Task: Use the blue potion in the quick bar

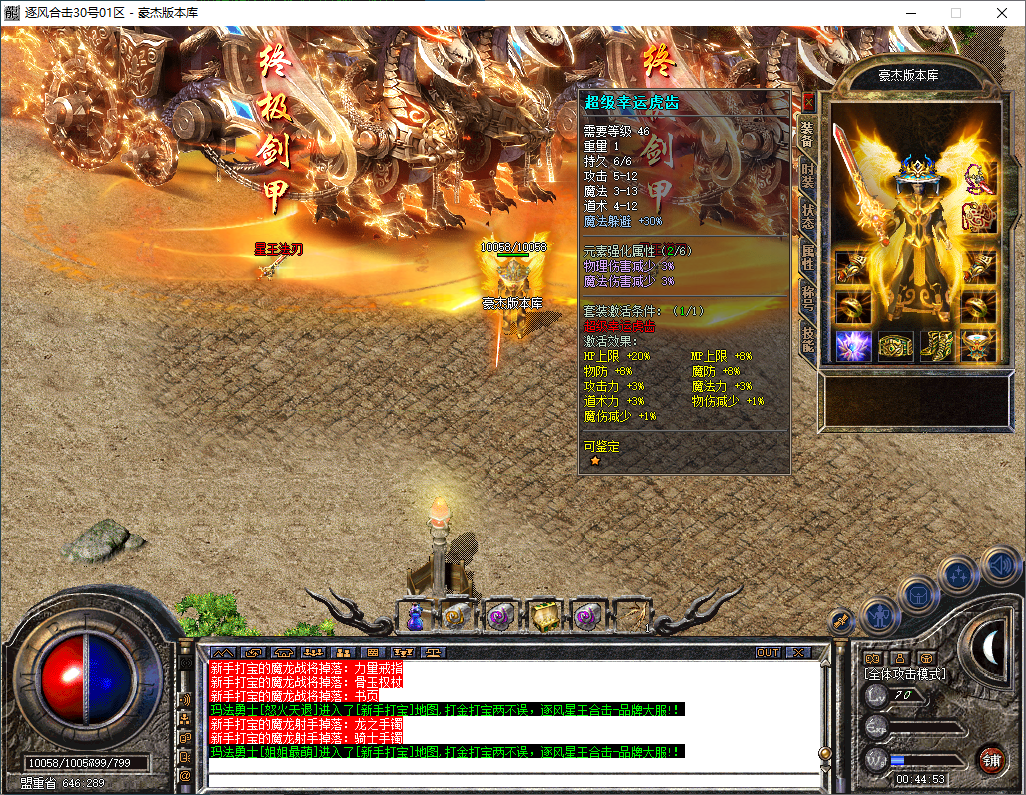Action: coord(415,617)
